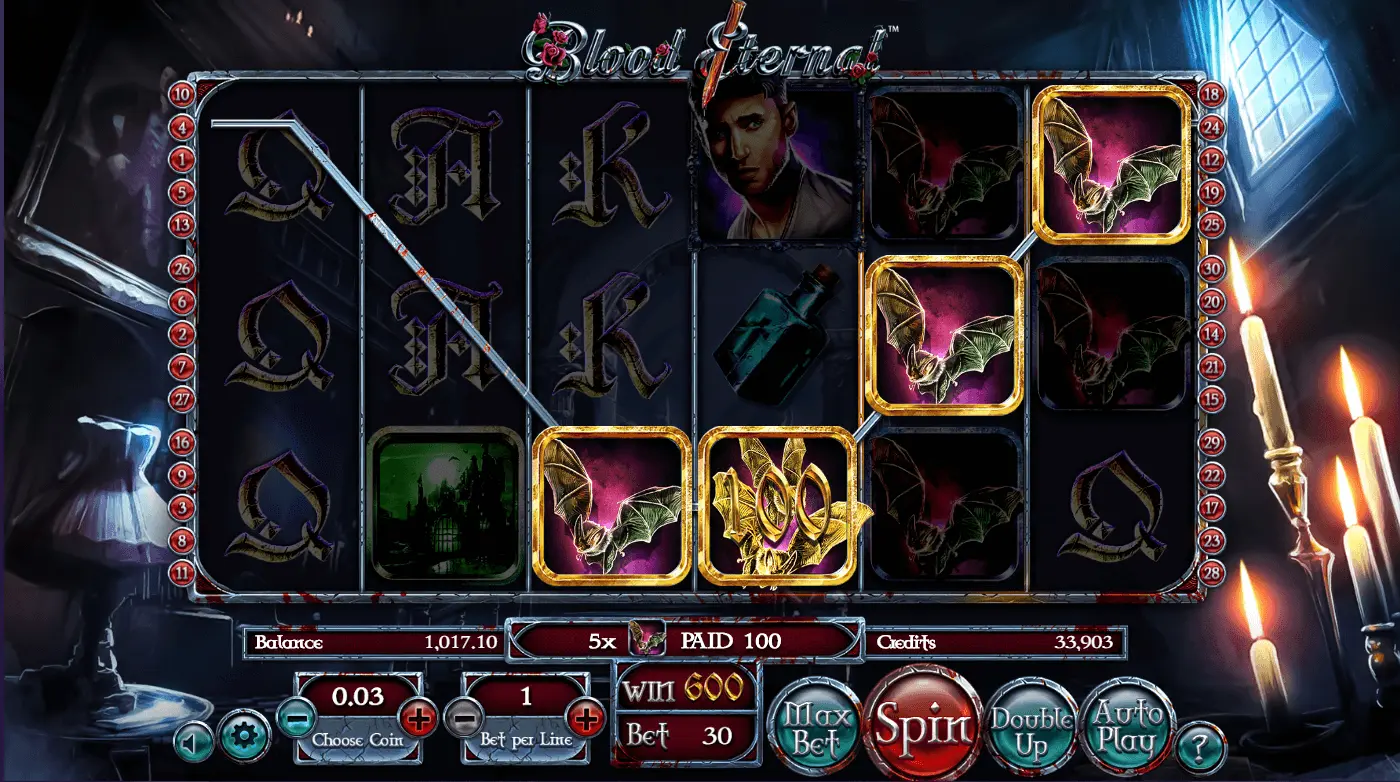Select payline number 10 marker
Viewport: 1400px width, 782px height.
[x=182, y=95]
